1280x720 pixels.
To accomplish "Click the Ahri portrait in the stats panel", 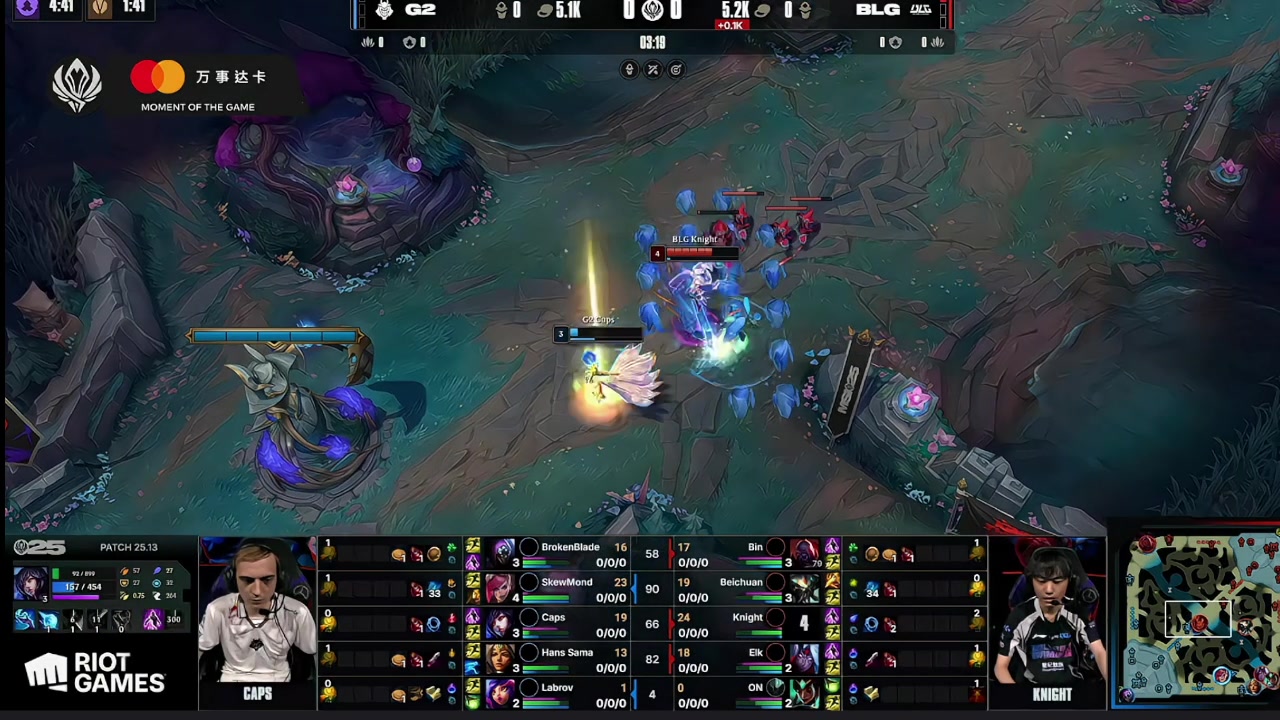I will (x=30, y=584).
